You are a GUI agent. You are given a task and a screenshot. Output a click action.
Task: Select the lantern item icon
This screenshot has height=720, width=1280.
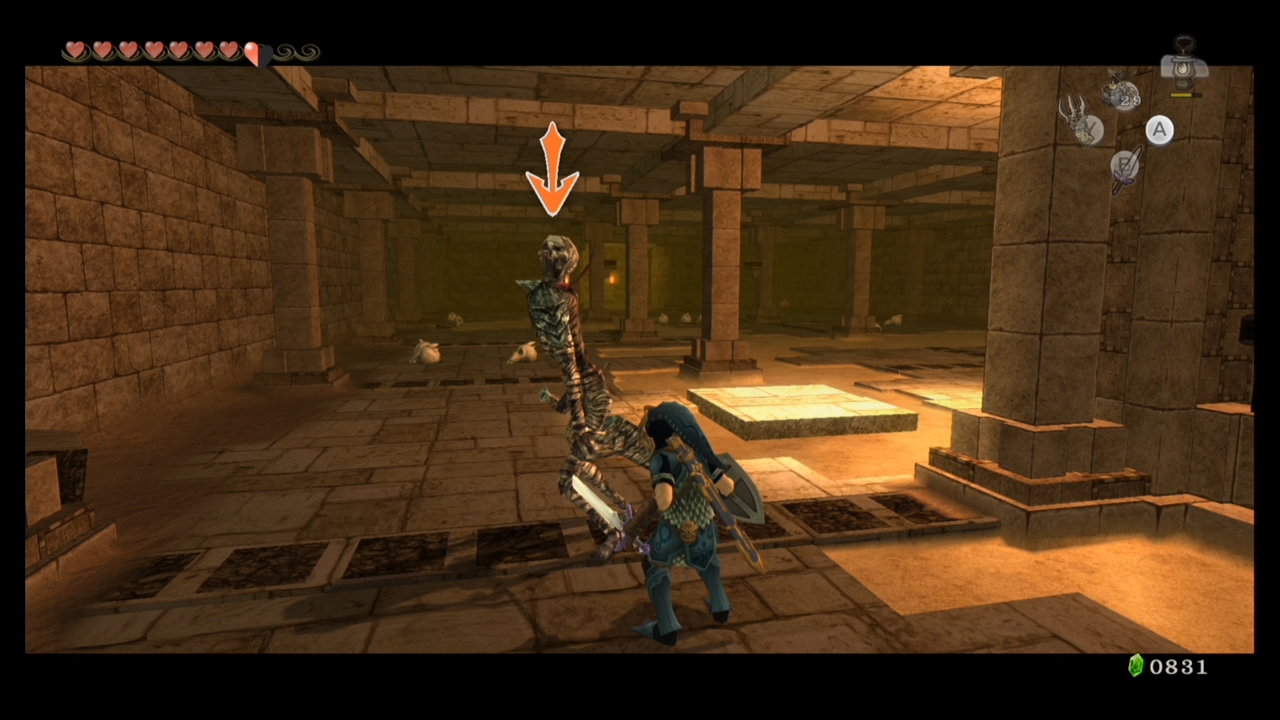tap(1182, 63)
